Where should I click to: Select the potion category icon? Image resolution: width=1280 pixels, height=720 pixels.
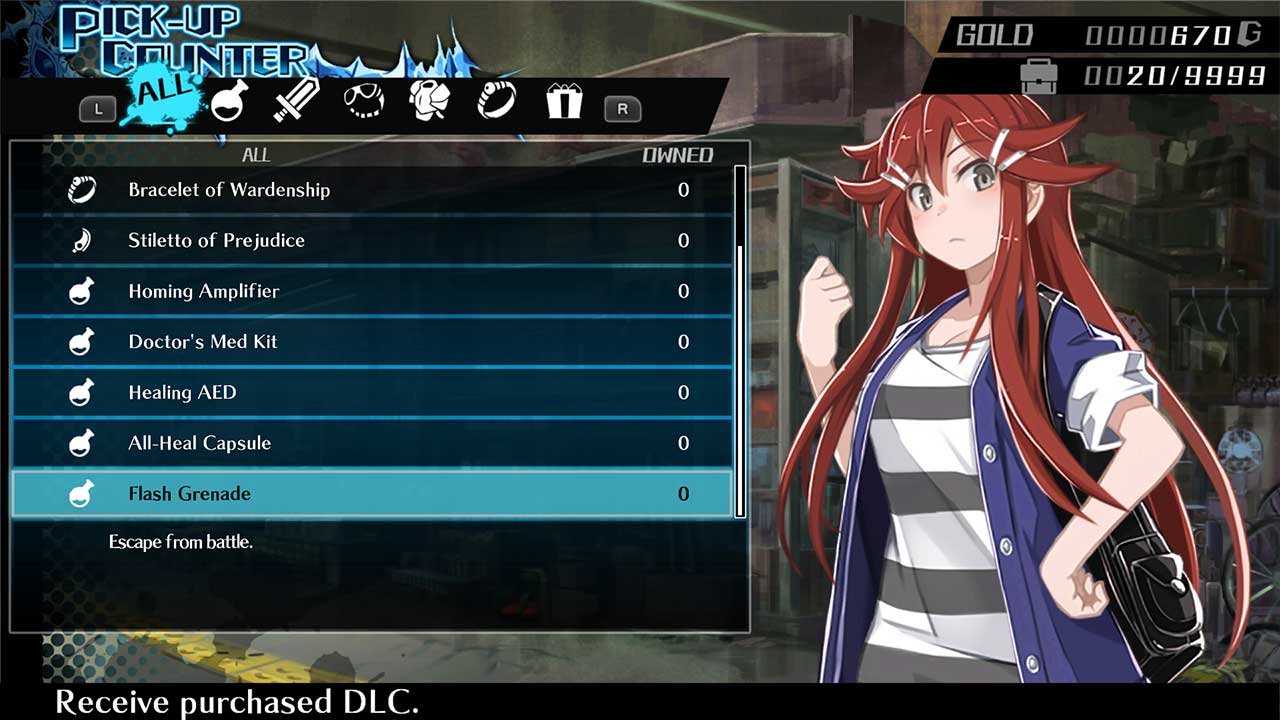[227, 100]
